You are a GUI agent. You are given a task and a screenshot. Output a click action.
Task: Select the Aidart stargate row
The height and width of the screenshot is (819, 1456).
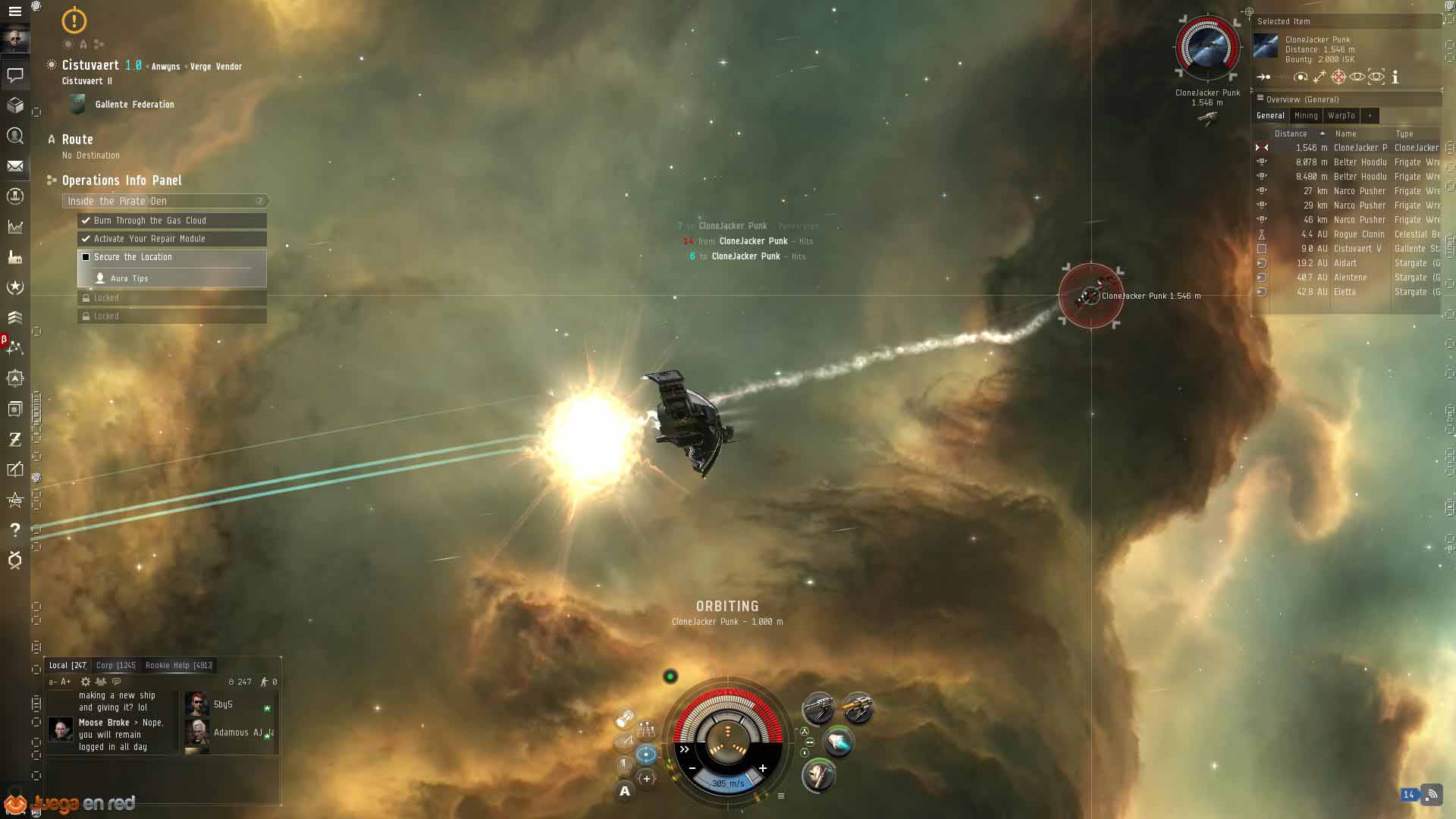(1346, 263)
